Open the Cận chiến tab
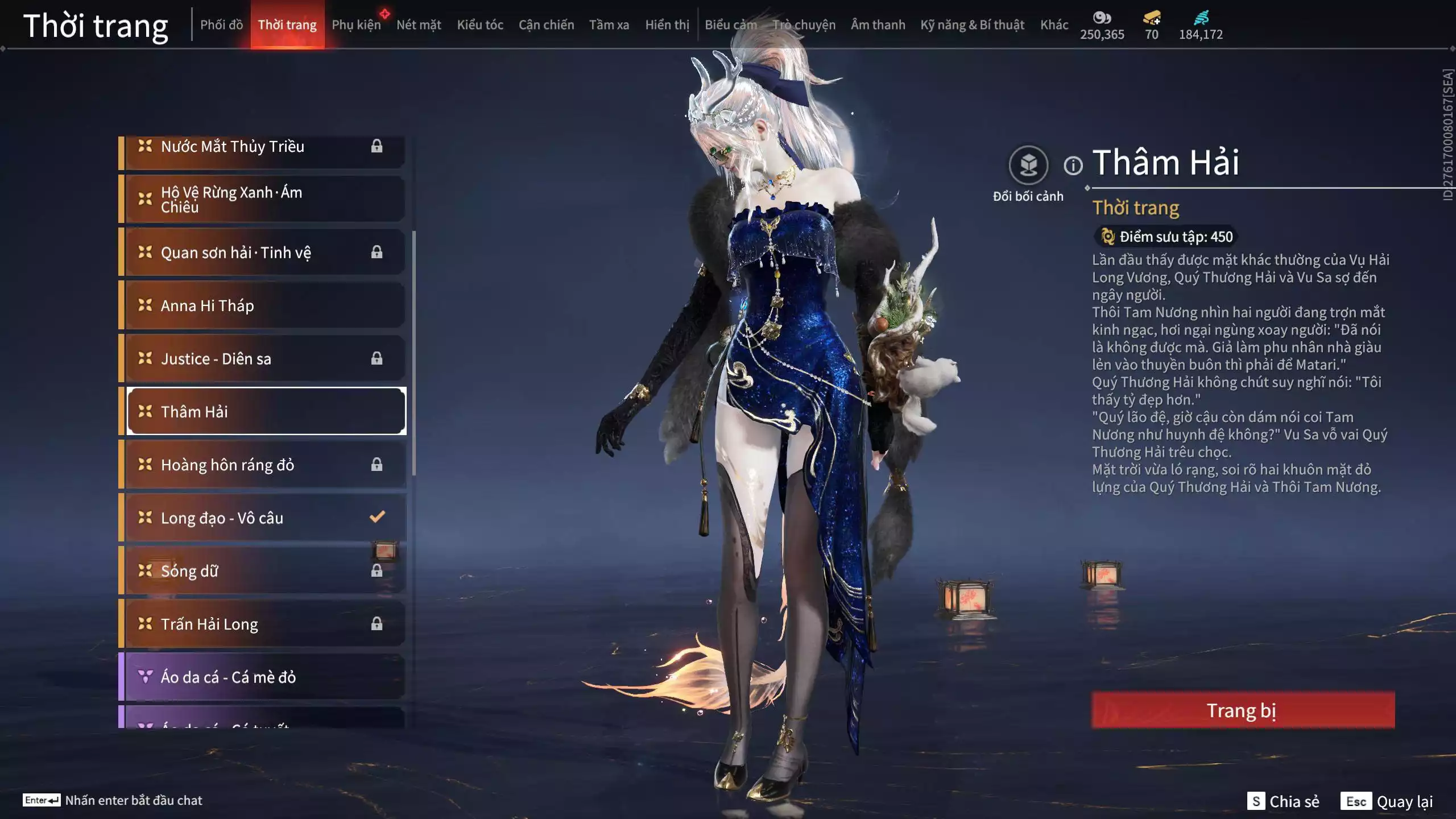 546,25
